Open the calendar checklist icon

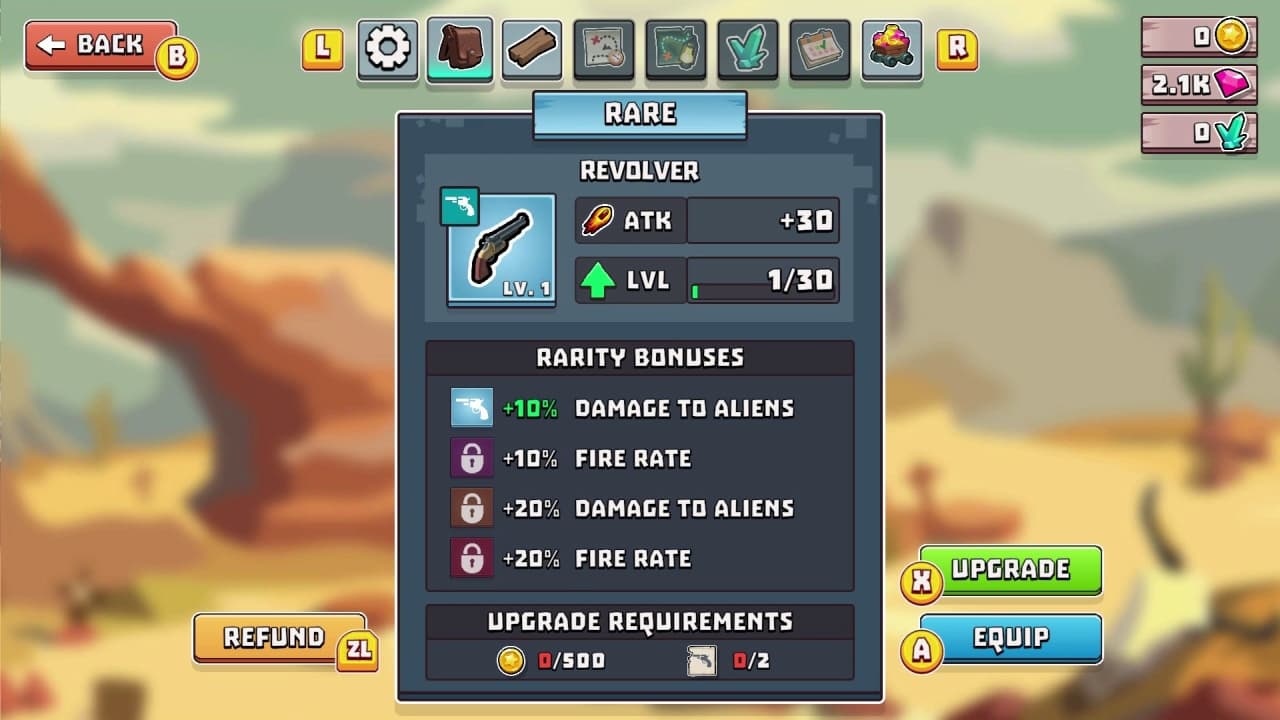coord(819,49)
